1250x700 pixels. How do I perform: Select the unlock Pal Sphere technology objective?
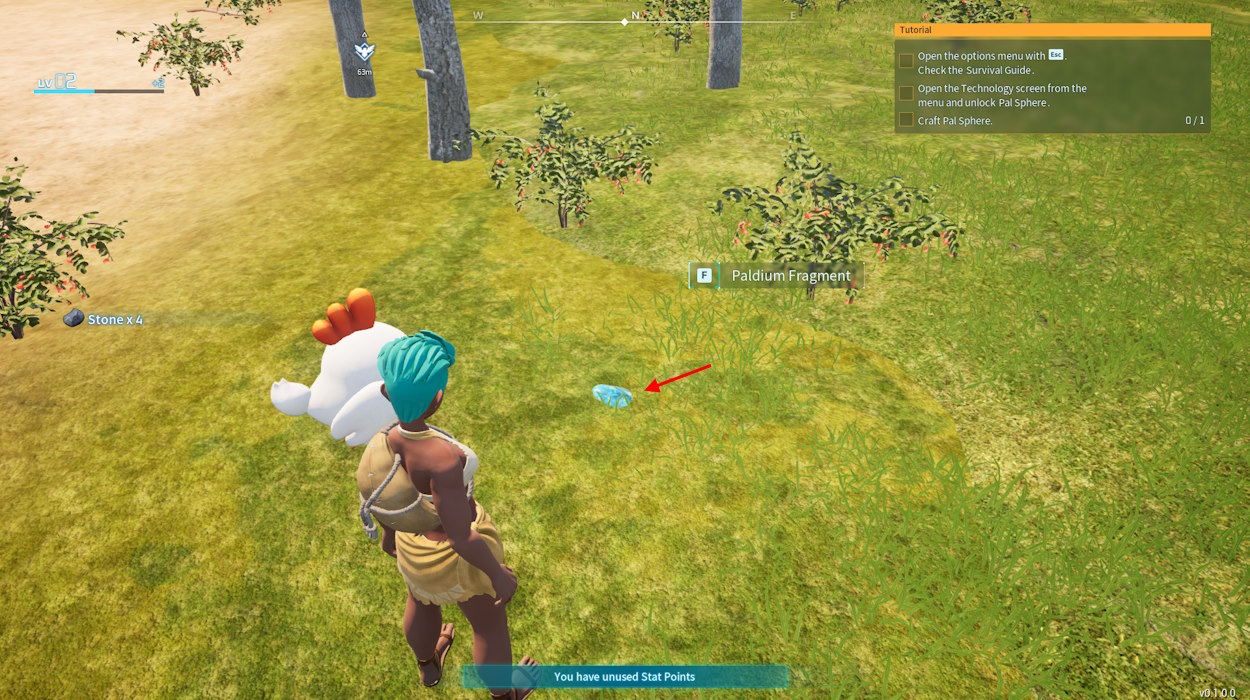point(1001,95)
